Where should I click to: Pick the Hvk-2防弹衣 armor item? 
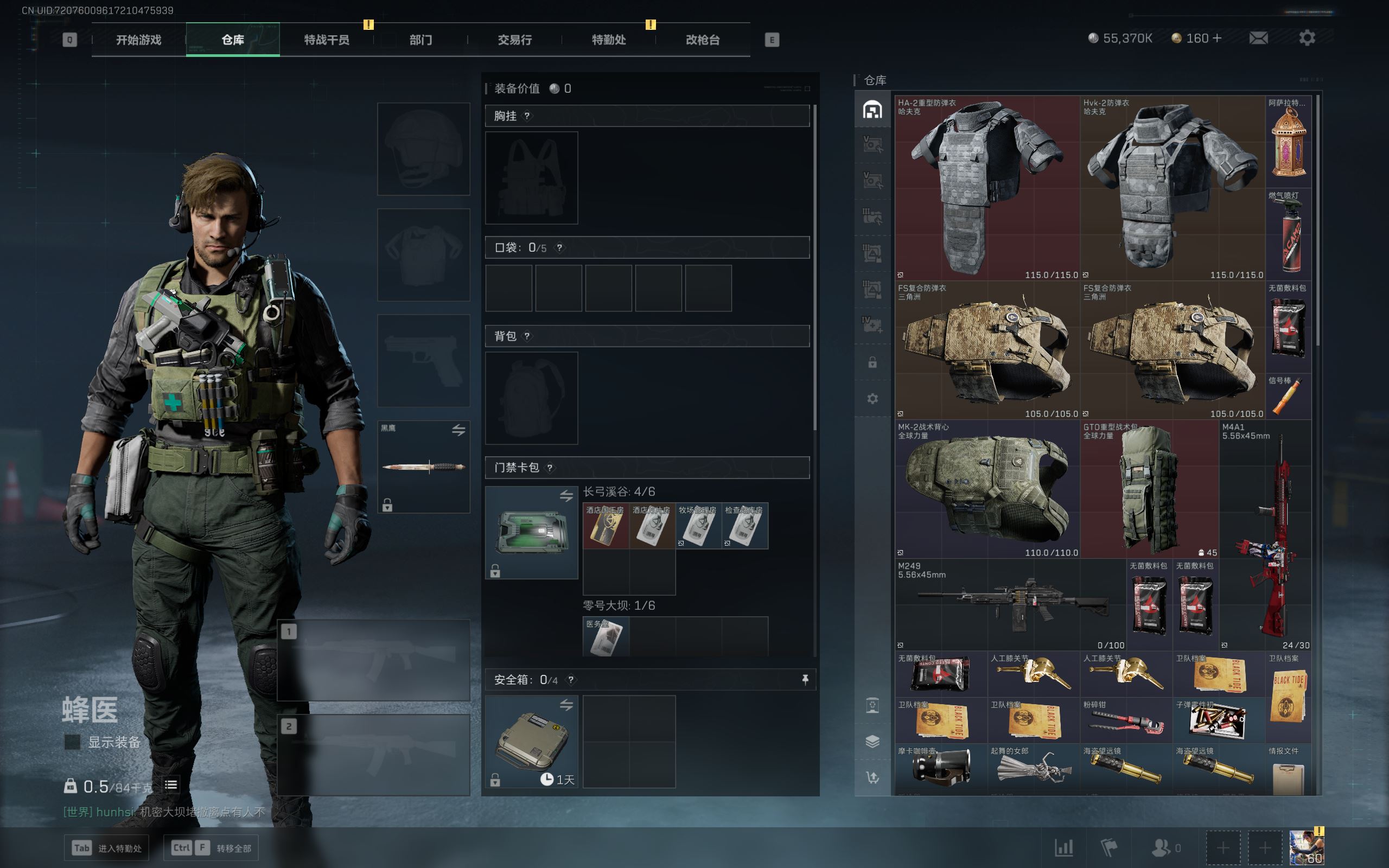(x=1172, y=188)
